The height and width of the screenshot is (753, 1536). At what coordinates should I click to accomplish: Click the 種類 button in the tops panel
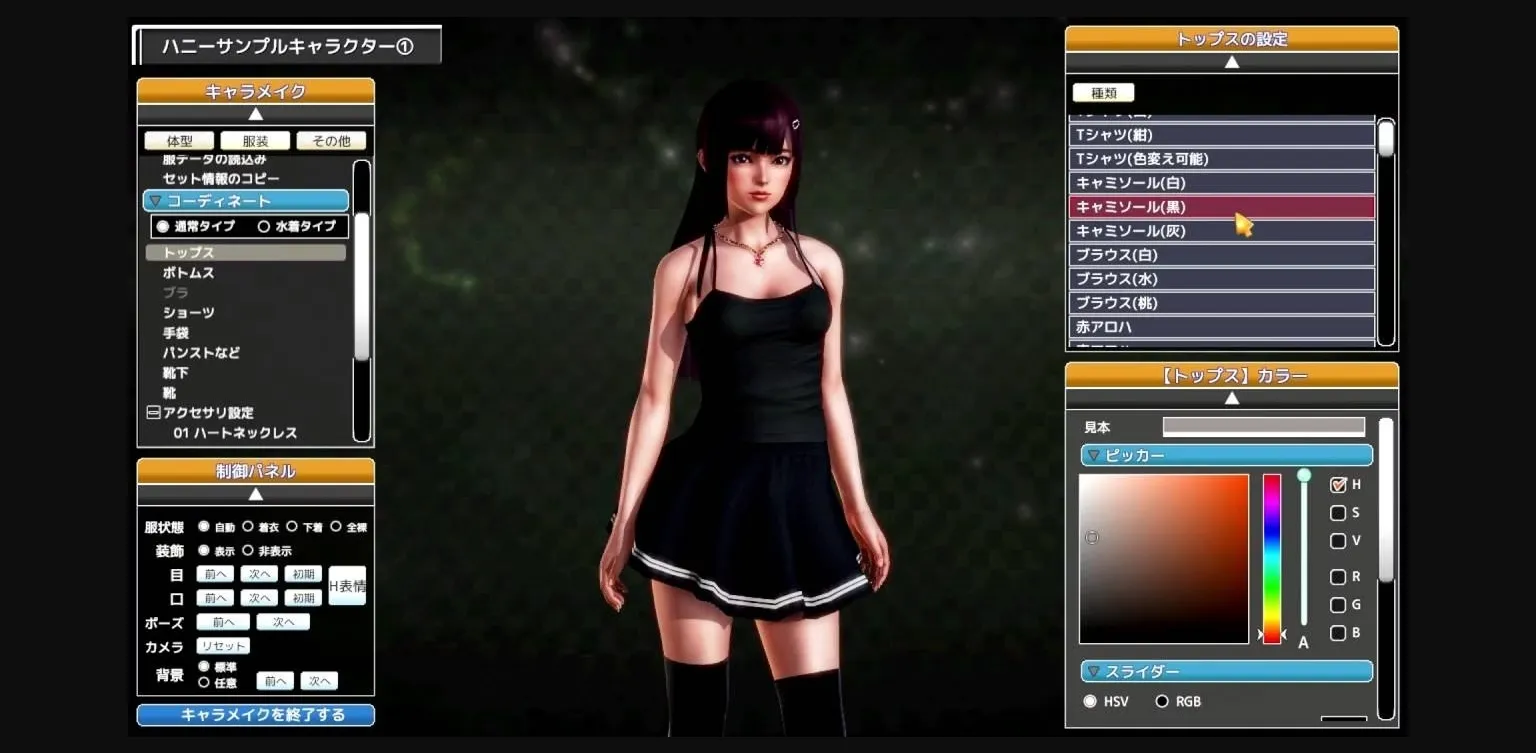1103,92
